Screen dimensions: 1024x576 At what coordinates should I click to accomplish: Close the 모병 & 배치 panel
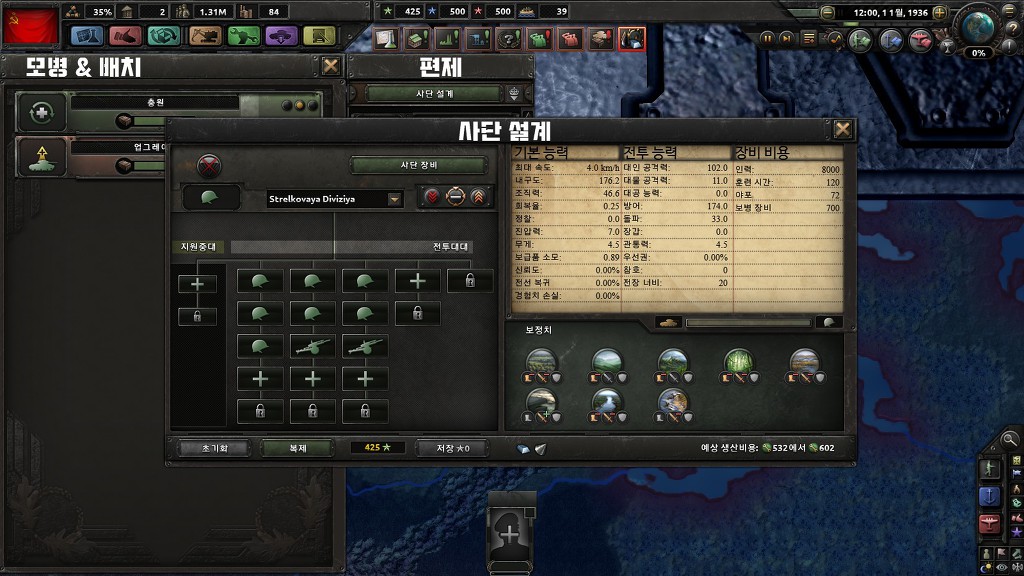(331, 67)
